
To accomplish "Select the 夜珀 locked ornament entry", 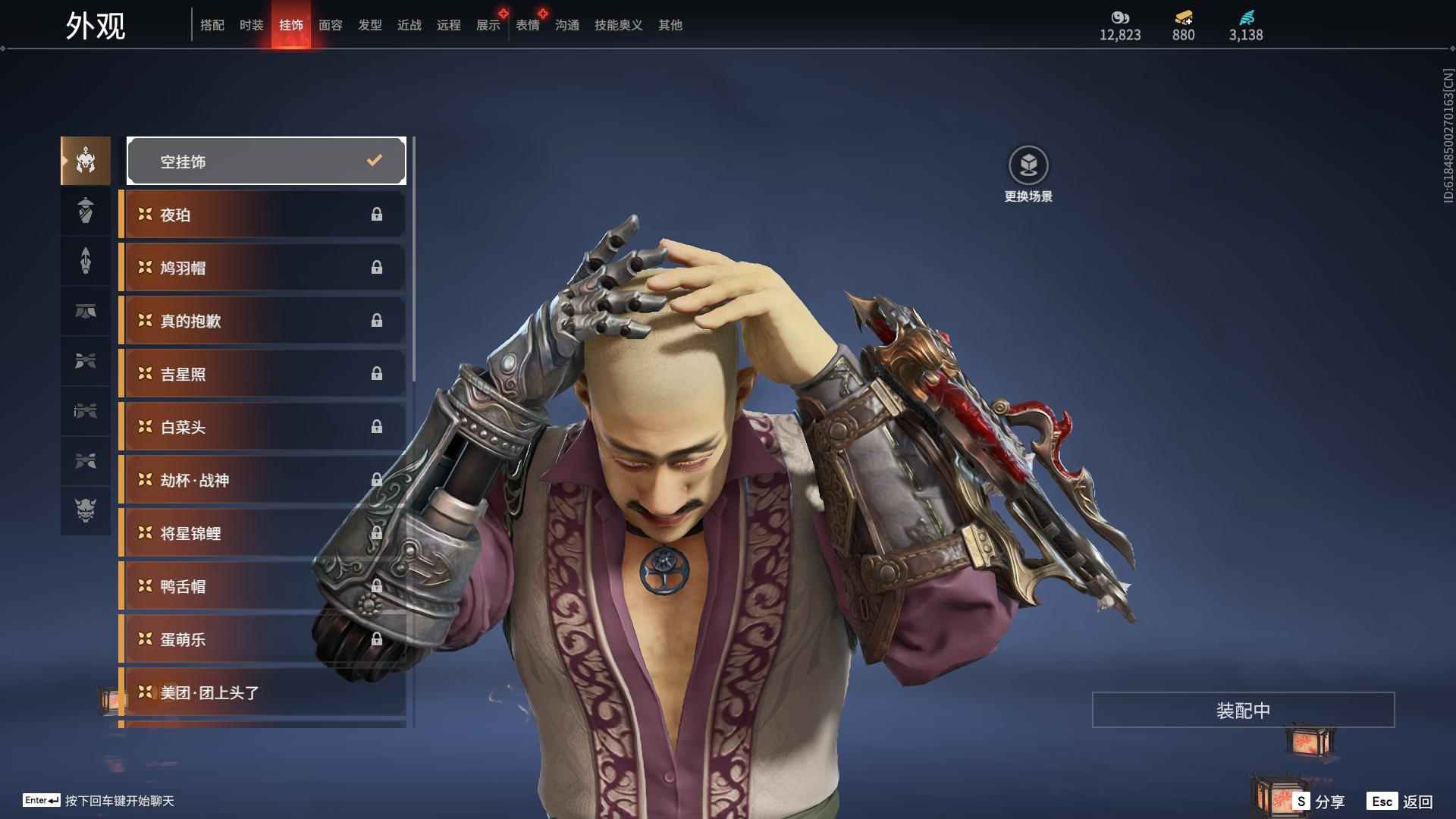I will point(262,215).
